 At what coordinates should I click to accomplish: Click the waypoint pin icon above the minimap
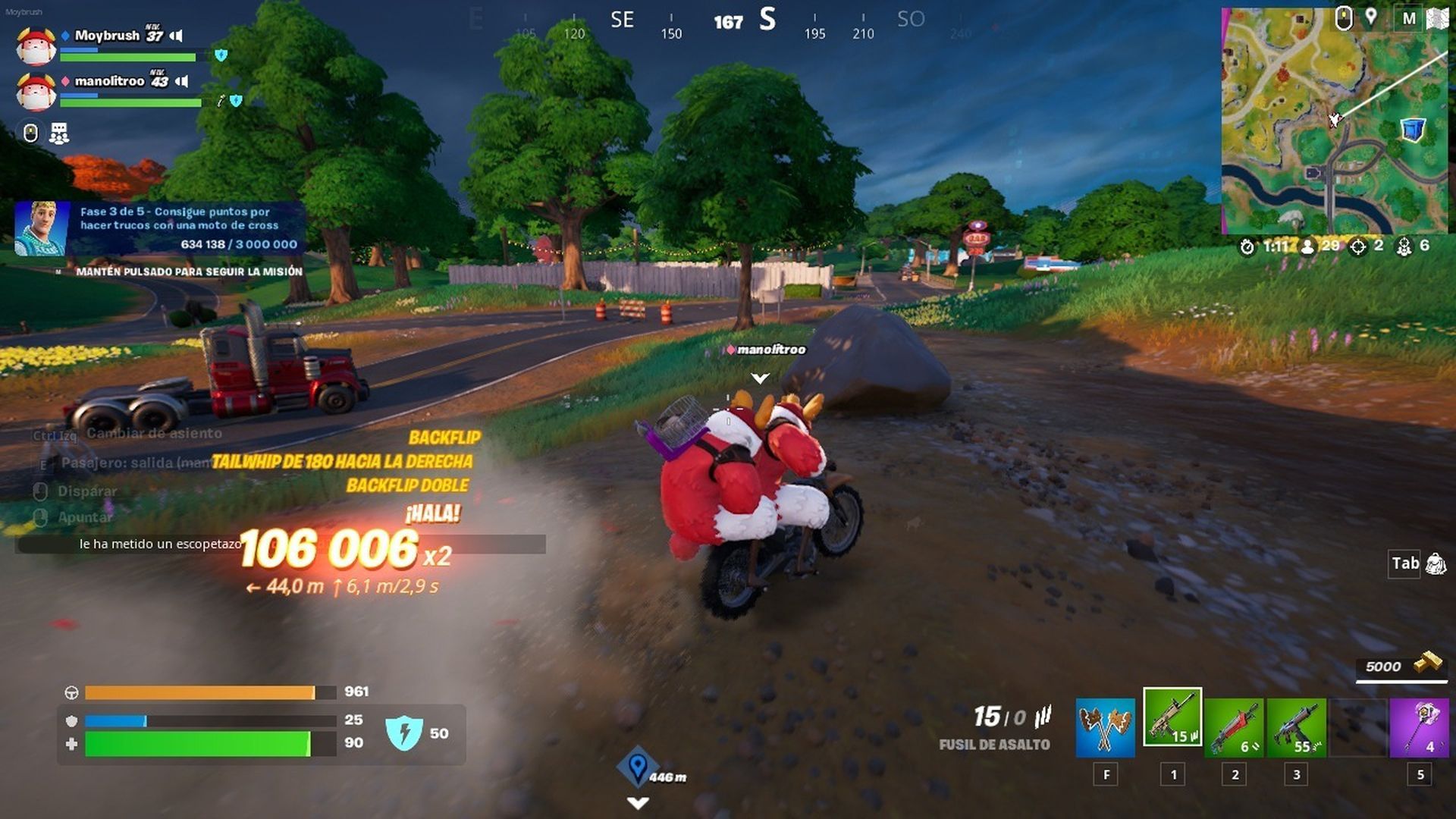[x=1370, y=17]
